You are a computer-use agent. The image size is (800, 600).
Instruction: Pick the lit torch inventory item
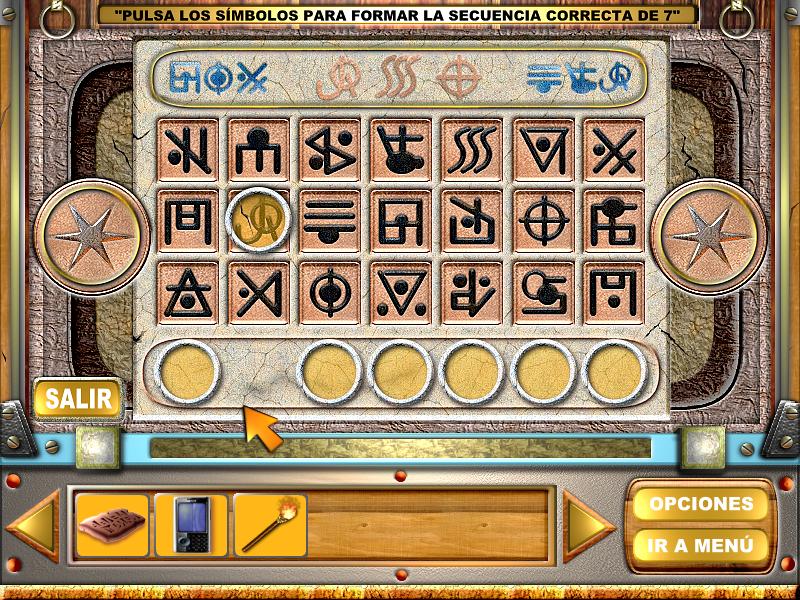tap(270, 524)
